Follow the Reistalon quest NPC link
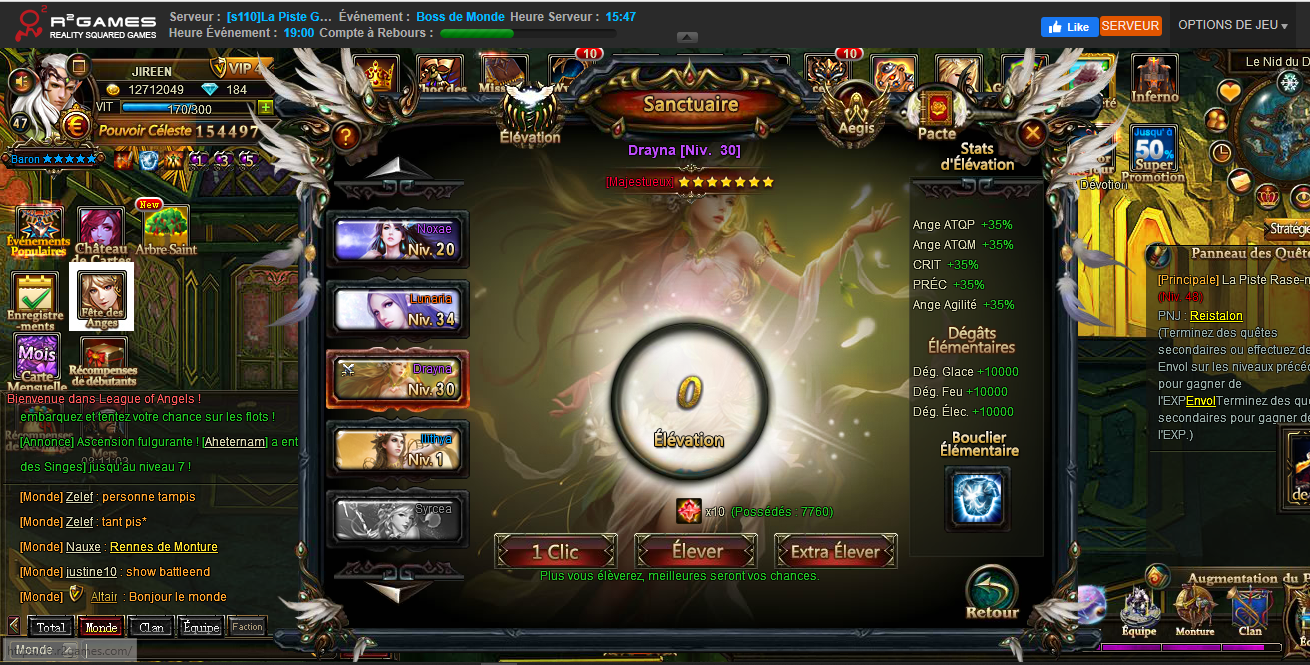Image resolution: width=1310 pixels, height=665 pixels. 1216,315
